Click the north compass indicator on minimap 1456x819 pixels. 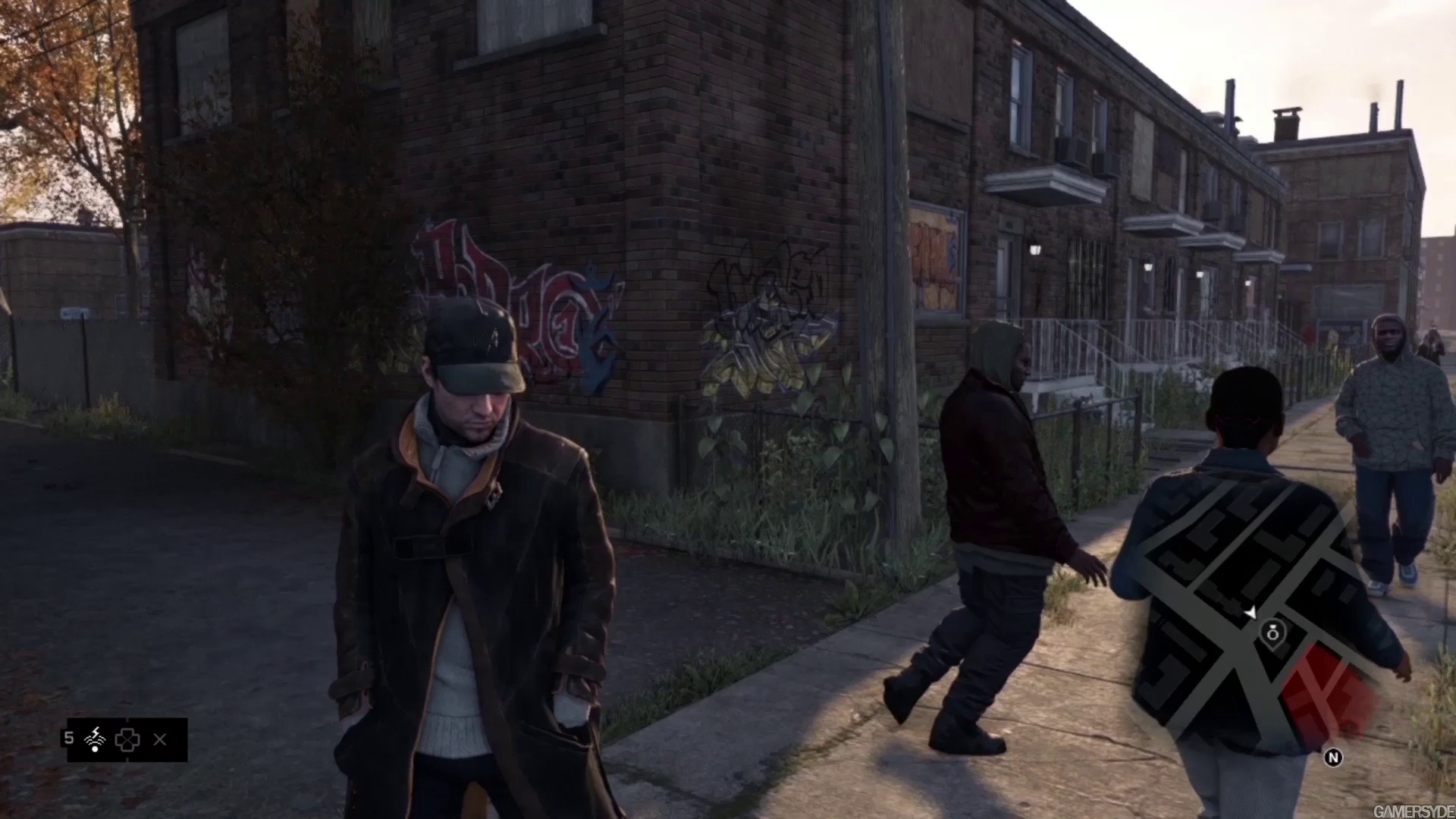[x=1333, y=757]
